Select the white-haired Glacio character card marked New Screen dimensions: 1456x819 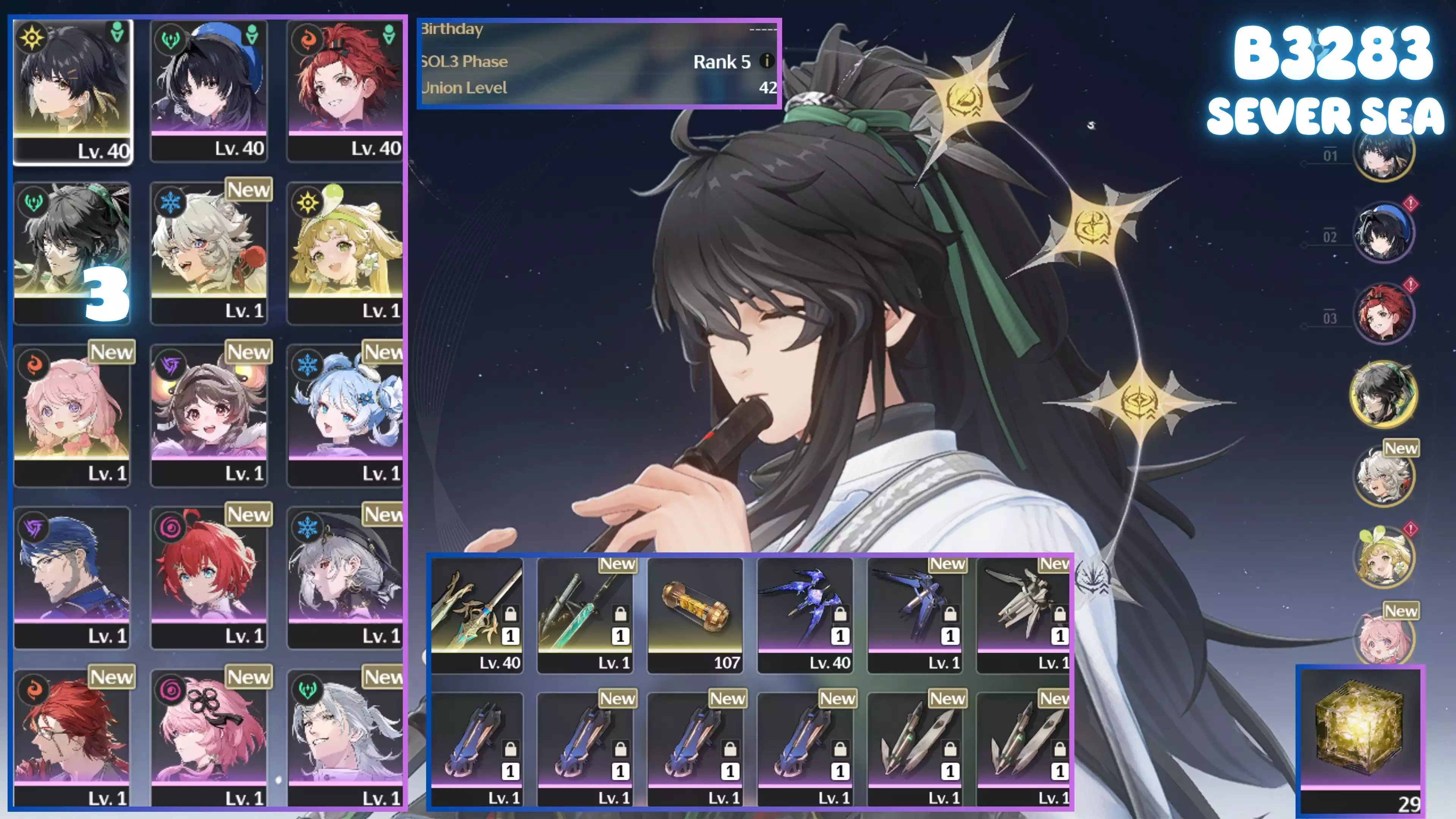point(209,252)
